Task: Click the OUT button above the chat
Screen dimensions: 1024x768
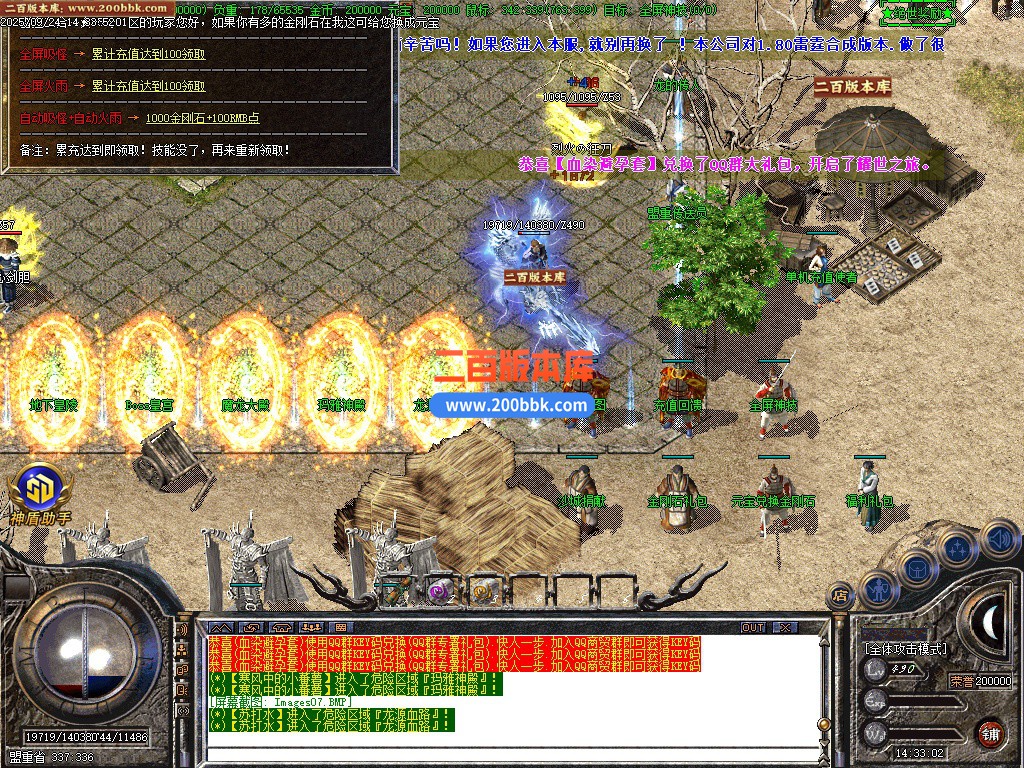Action: click(x=753, y=627)
